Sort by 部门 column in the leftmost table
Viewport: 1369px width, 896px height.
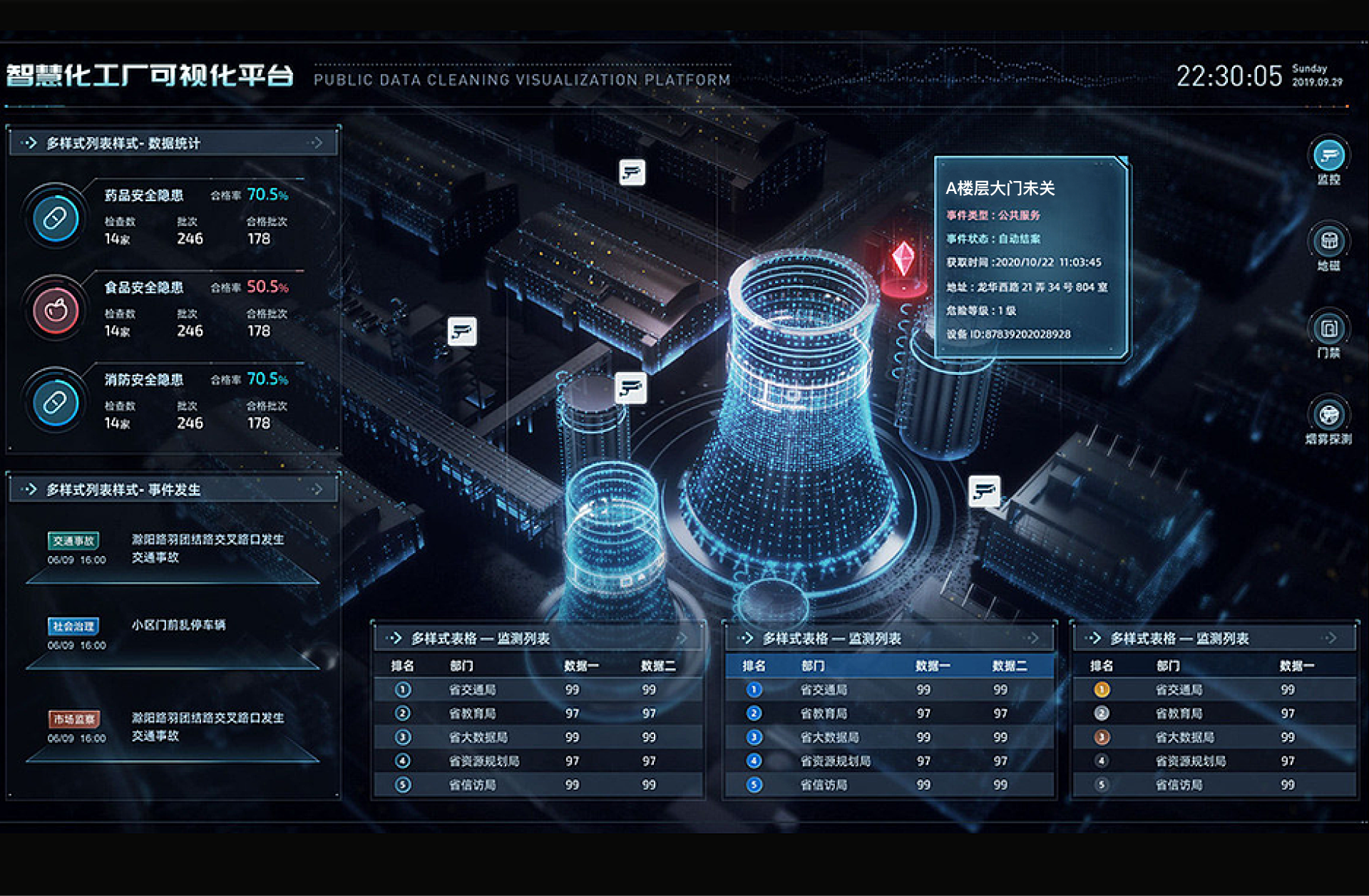point(461,666)
